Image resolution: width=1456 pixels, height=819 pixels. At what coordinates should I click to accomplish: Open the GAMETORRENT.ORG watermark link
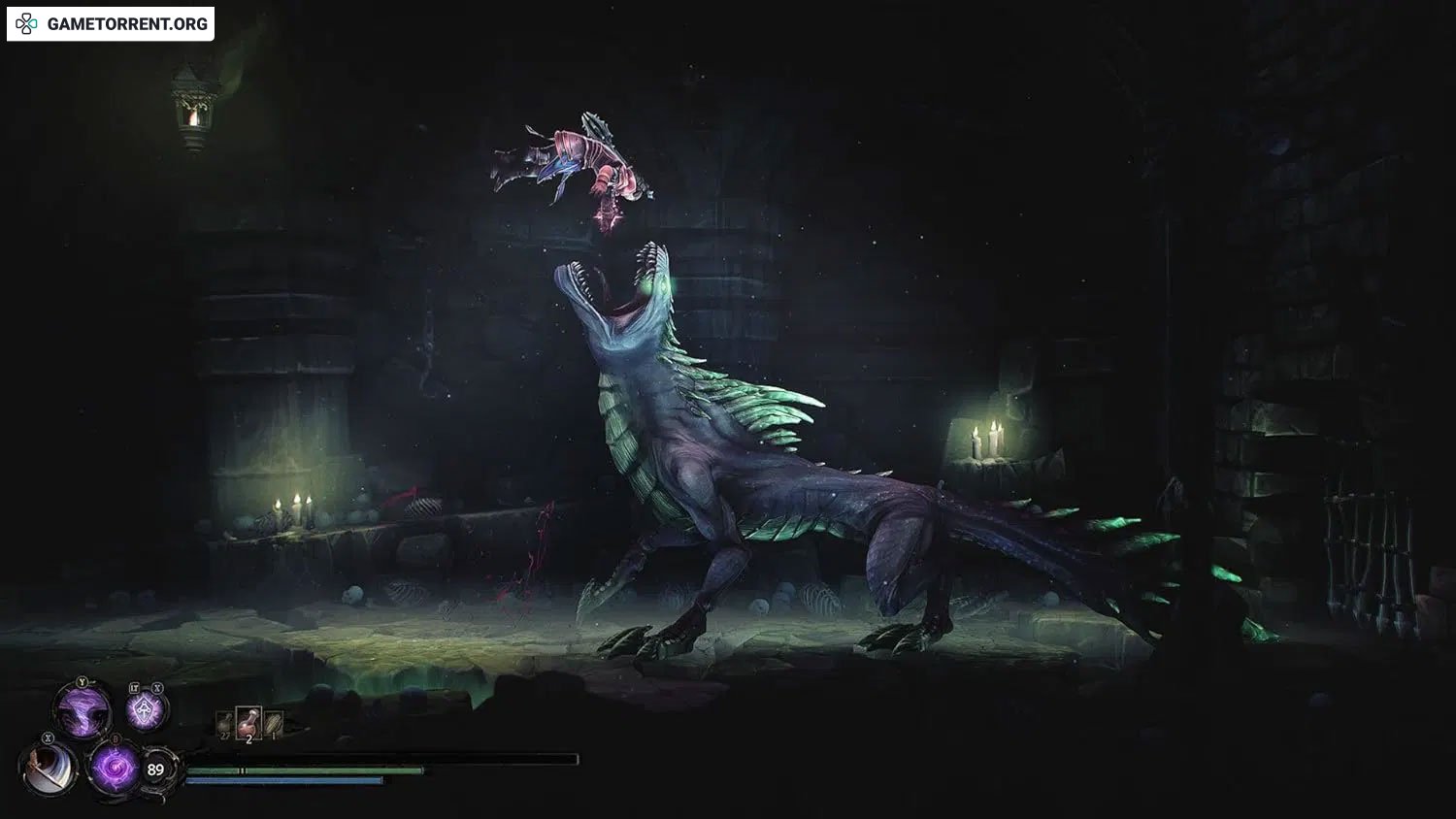[x=111, y=24]
